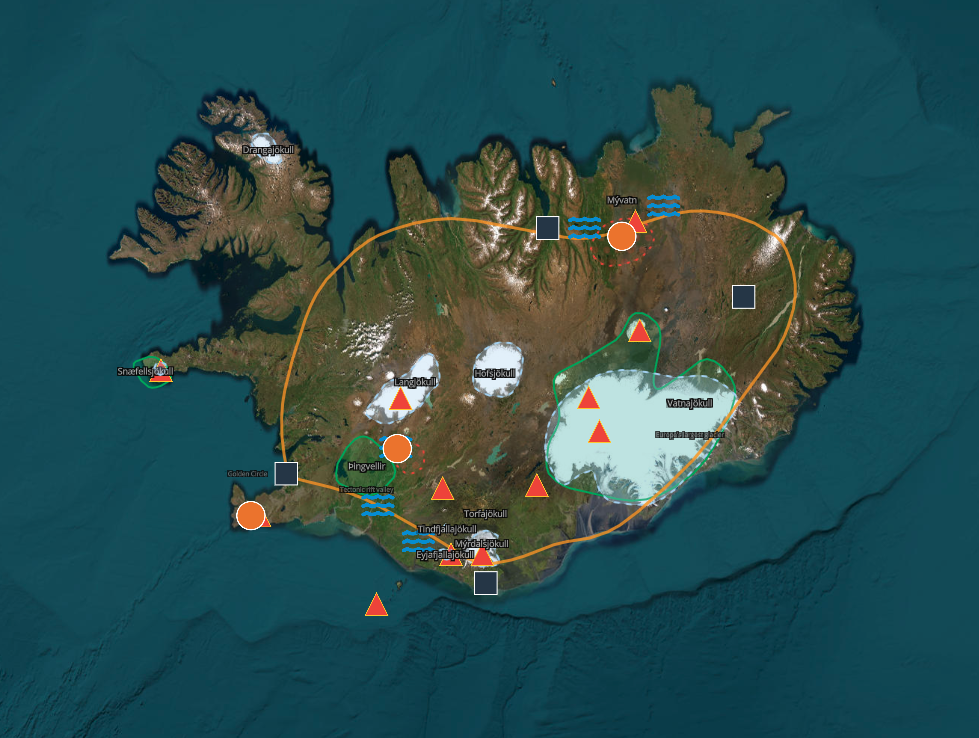The height and width of the screenshot is (738, 979).
Task: Select the red triangle on Snæfellsjökull
Action: point(161,373)
